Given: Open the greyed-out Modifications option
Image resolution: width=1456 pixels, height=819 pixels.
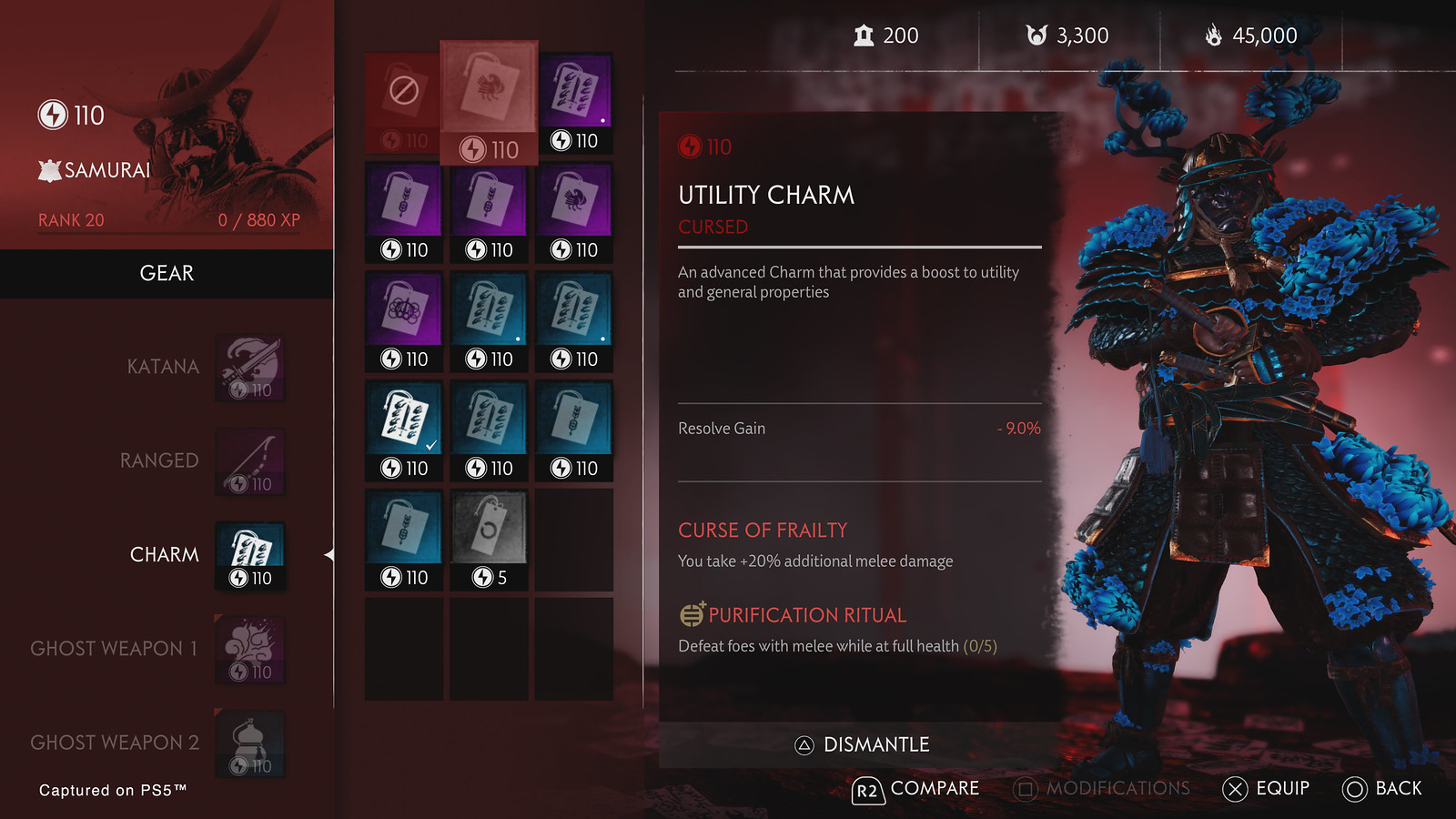Looking at the screenshot, I should (1101, 789).
